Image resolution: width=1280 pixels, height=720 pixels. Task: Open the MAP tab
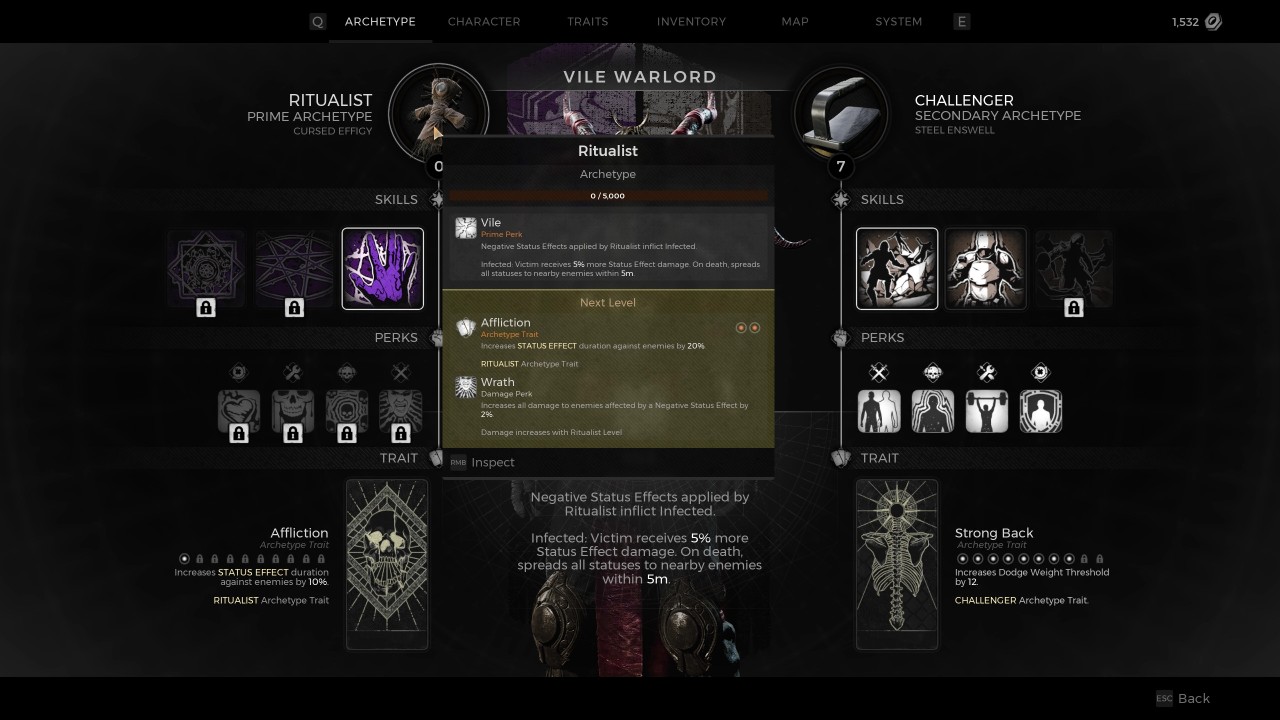(x=794, y=21)
